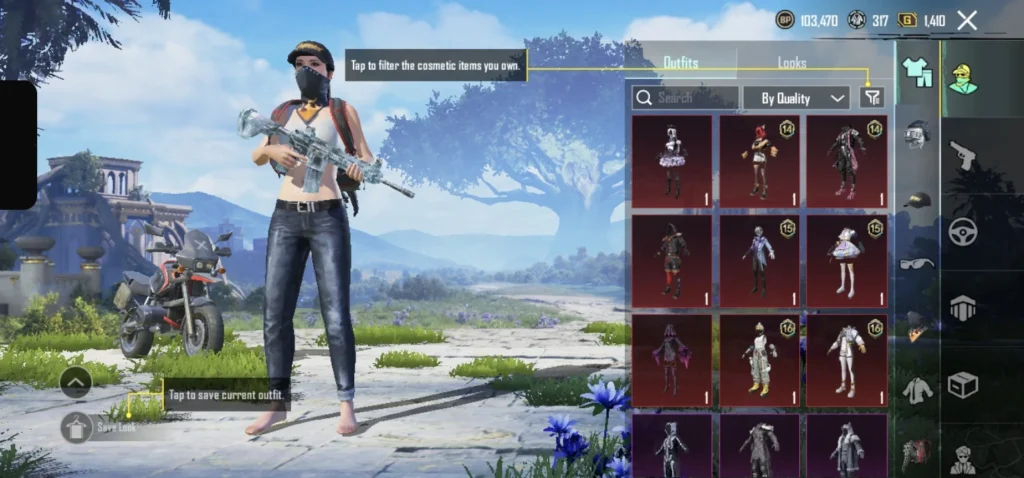The height and width of the screenshot is (478, 1024).
Task: Select the purple-caped dark hooded outfit
Action: (x=672, y=360)
